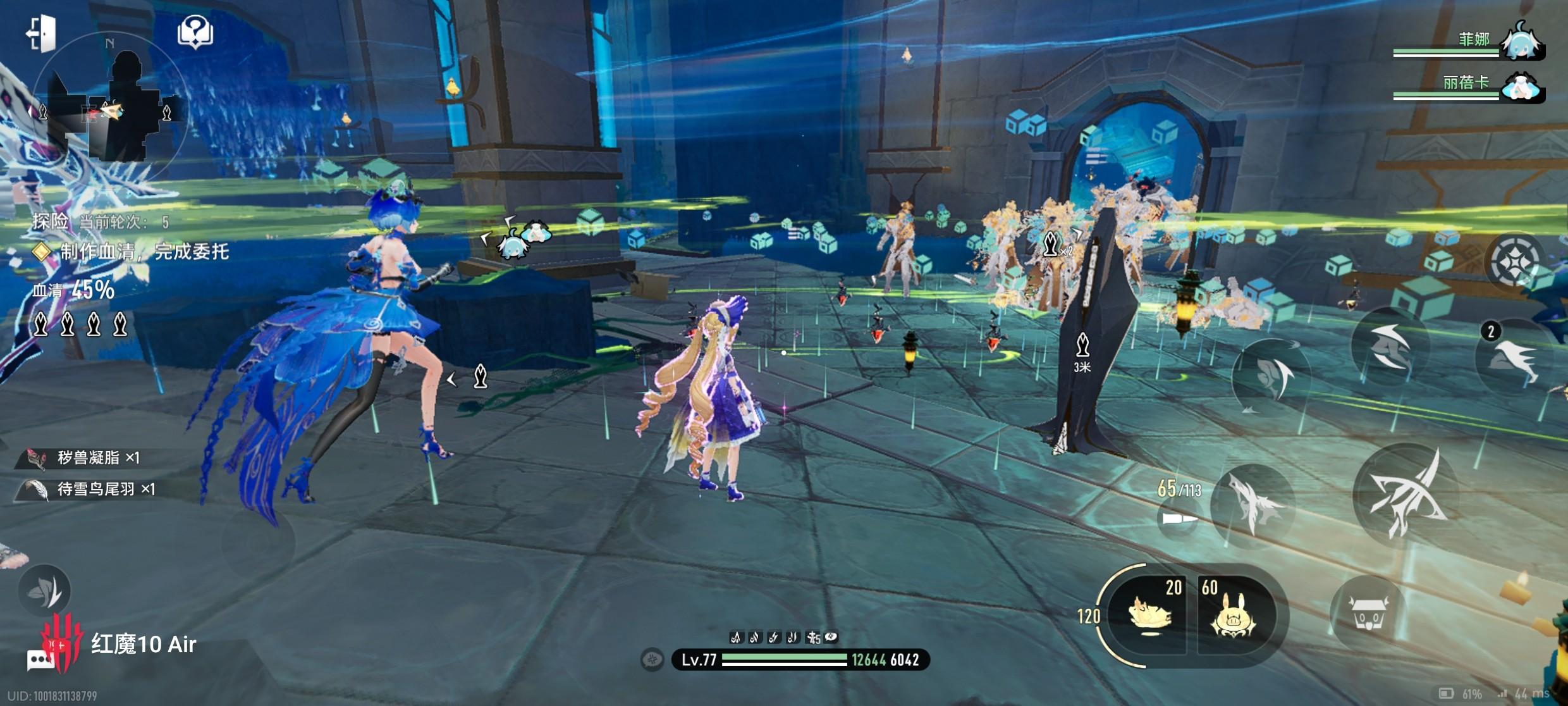The image size is (1568, 706).
Task: Open the circular minimap
Action: (x=111, y=108)
